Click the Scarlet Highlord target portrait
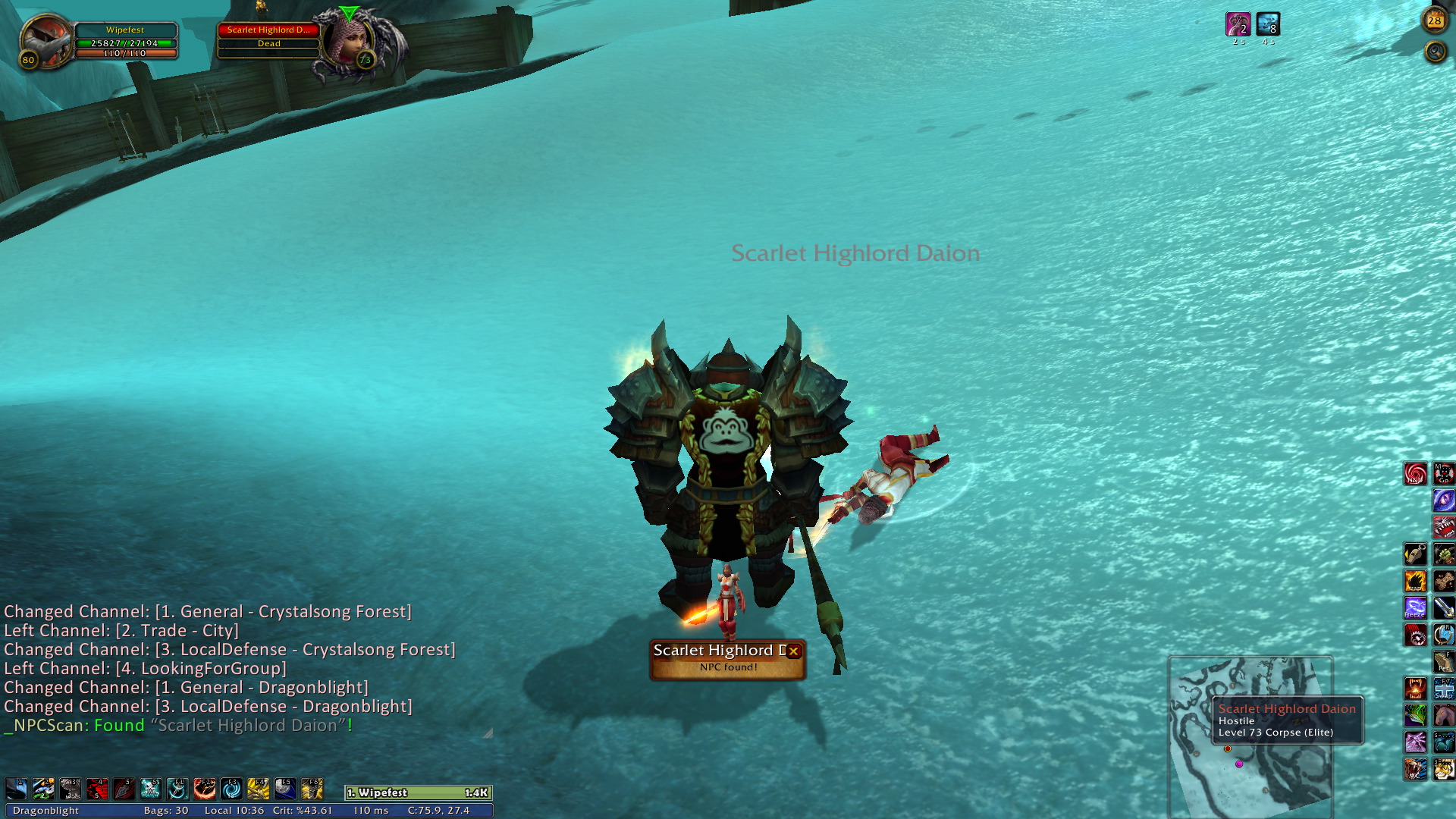This screenshot has width=1456, height=819. tap(348, 43)
